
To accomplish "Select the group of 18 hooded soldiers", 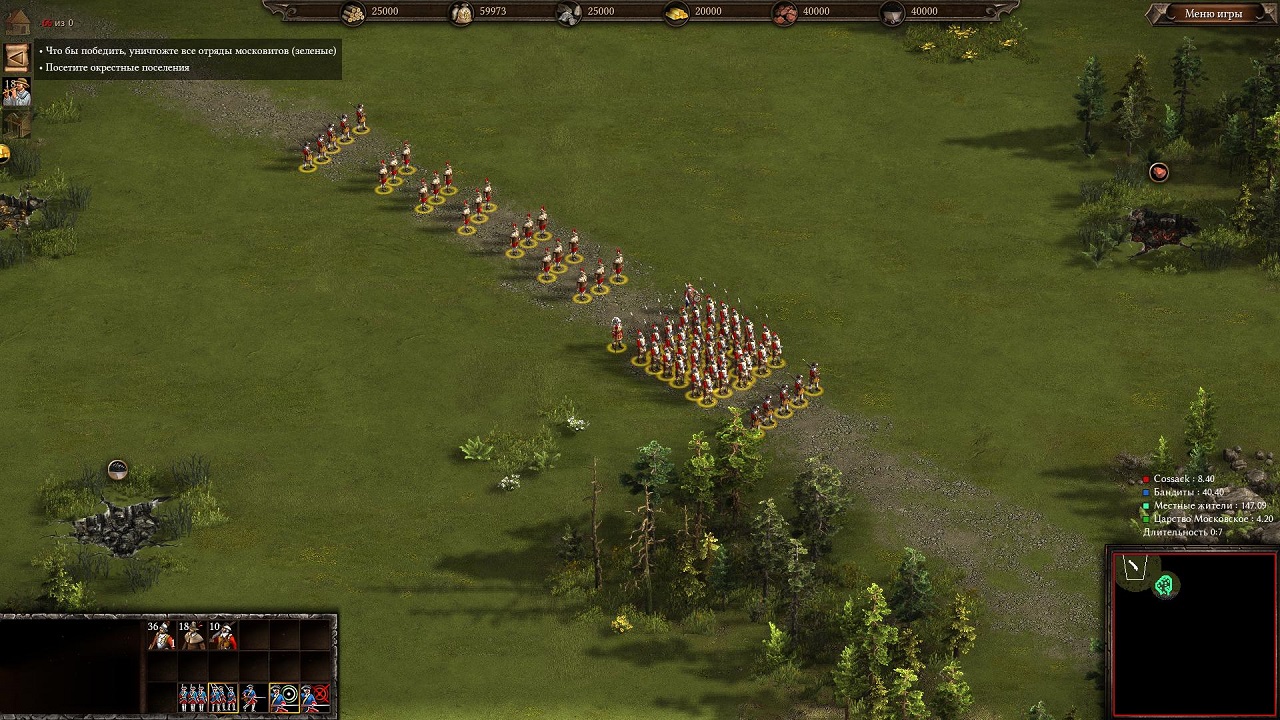I will (x=192, y=635).
